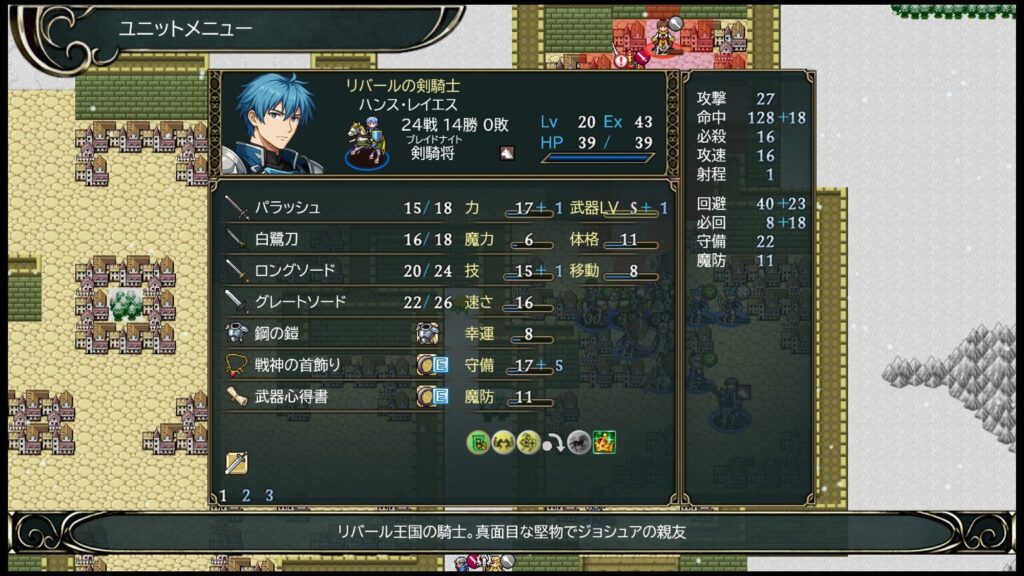Inspect the grey horse skill icon

click(579, 442)
